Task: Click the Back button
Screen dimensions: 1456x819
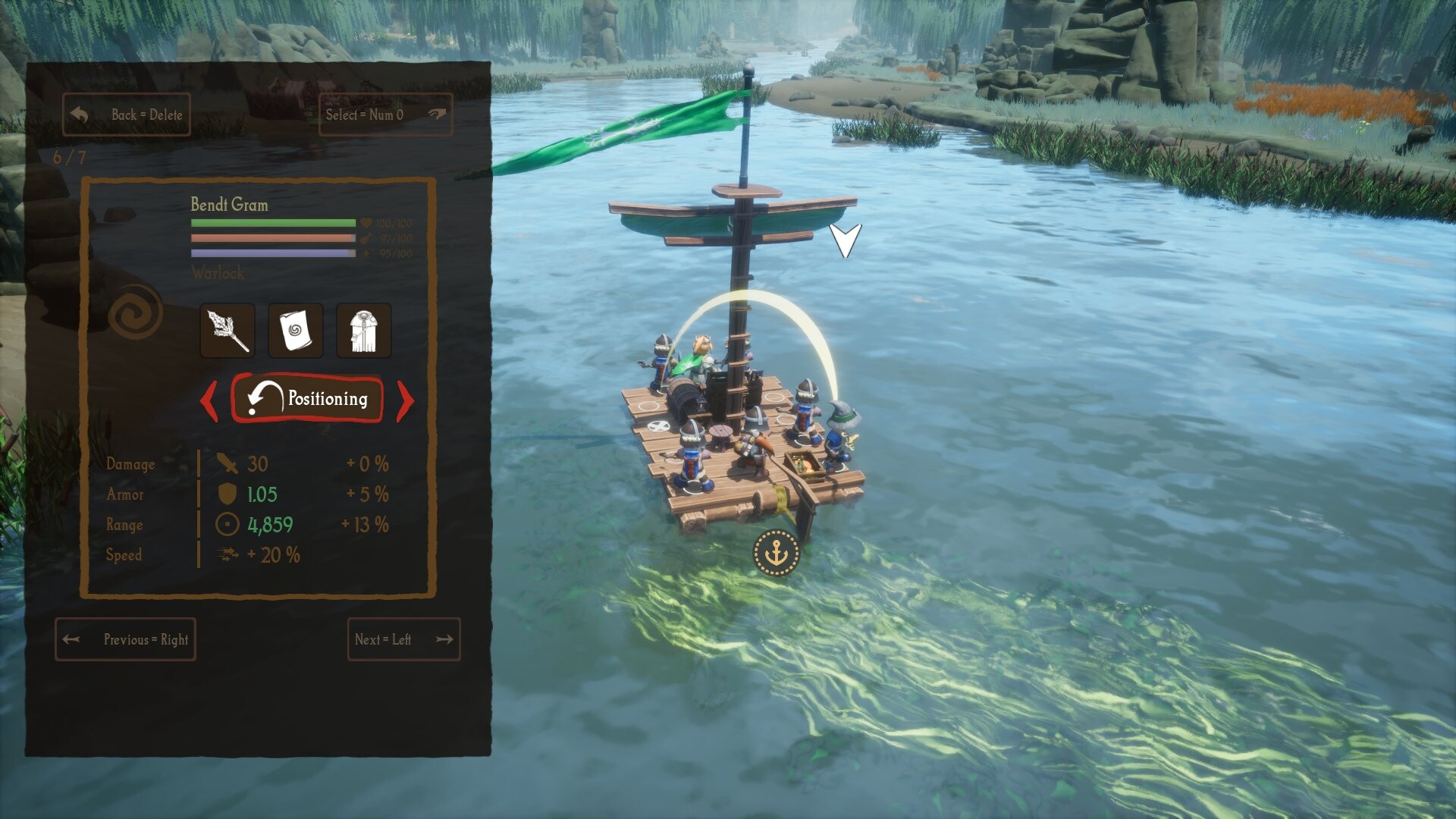Action: coord(126,115)
